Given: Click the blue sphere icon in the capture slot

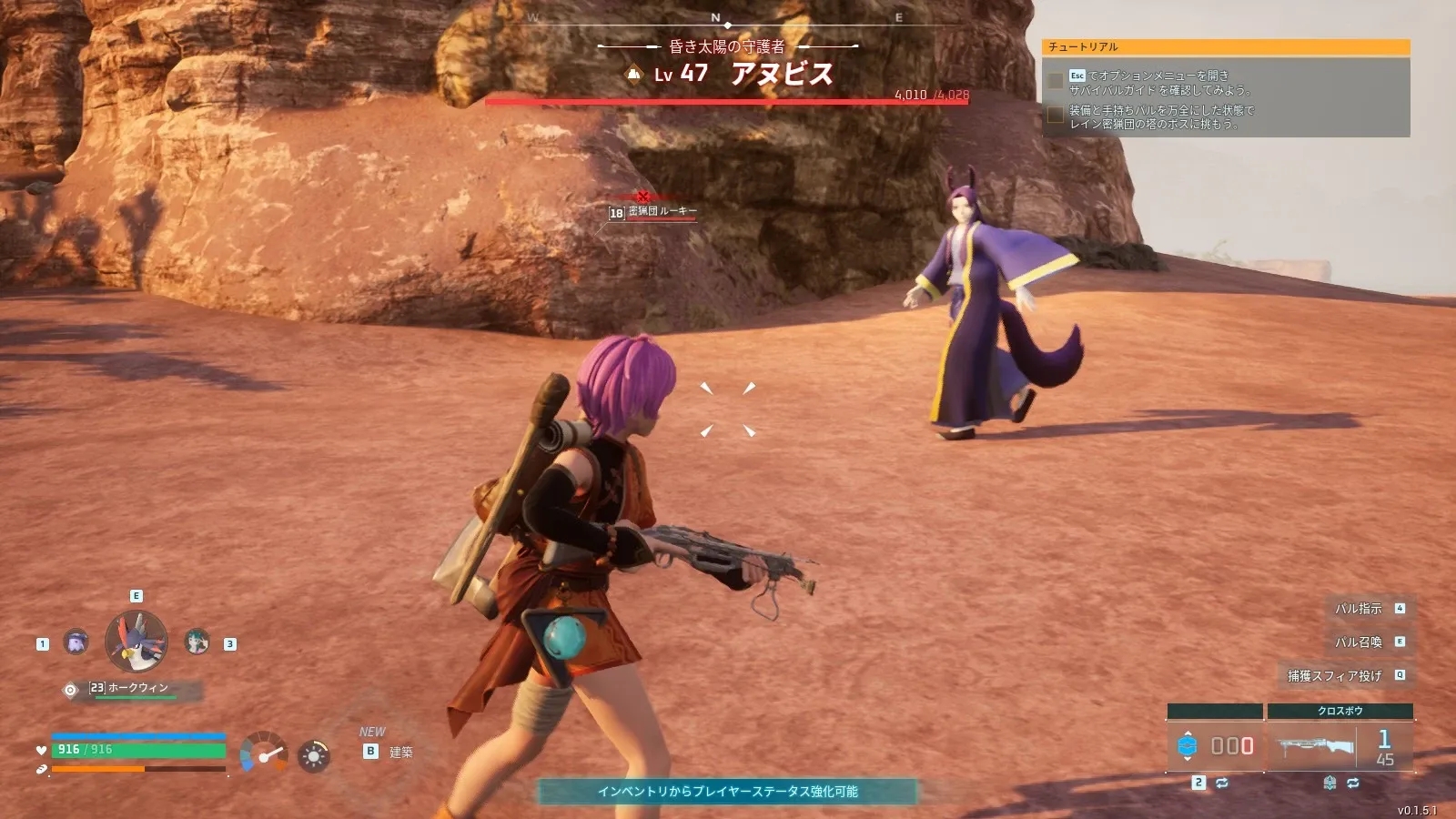Looking at the screenshot, I should 1188,746.
